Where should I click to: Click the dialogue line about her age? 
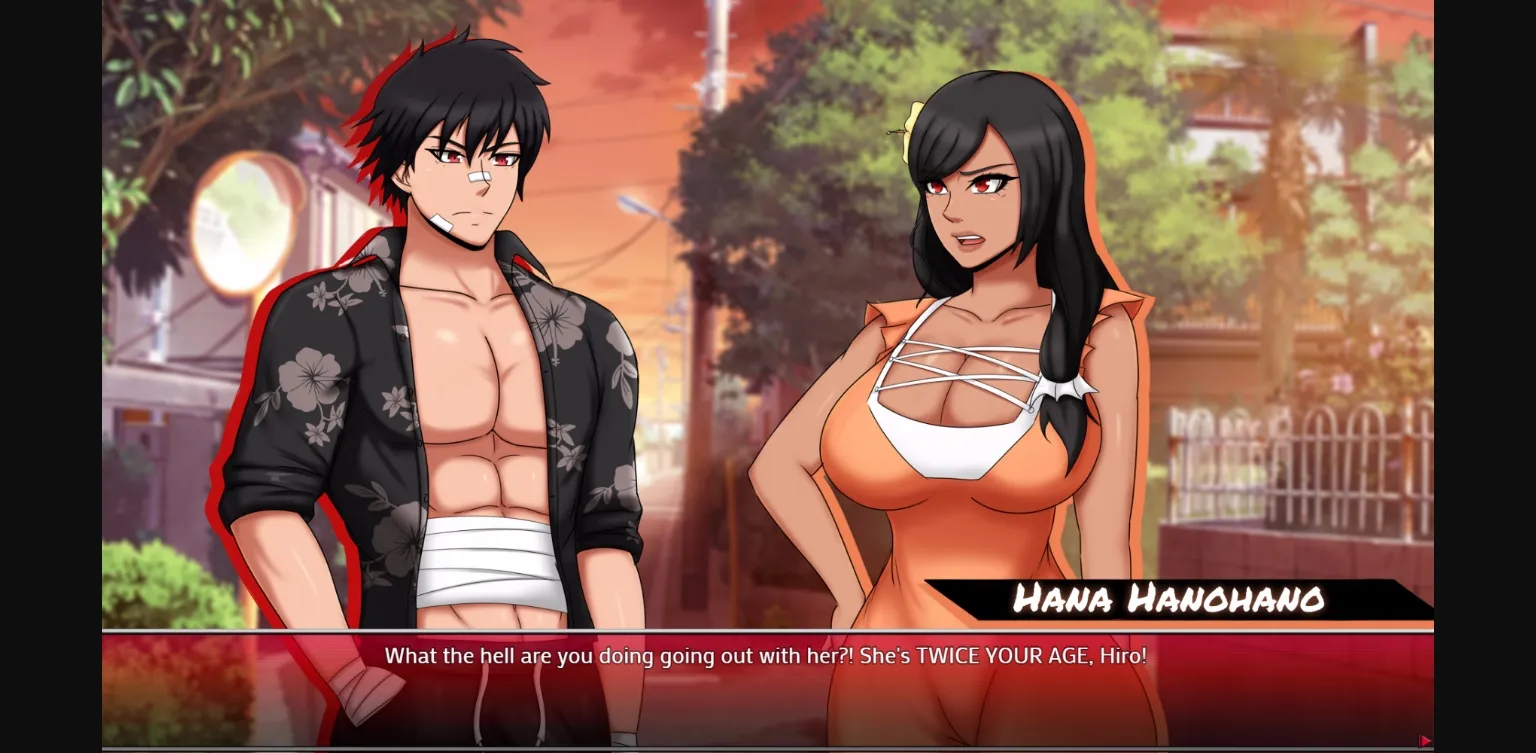(768, 657)
